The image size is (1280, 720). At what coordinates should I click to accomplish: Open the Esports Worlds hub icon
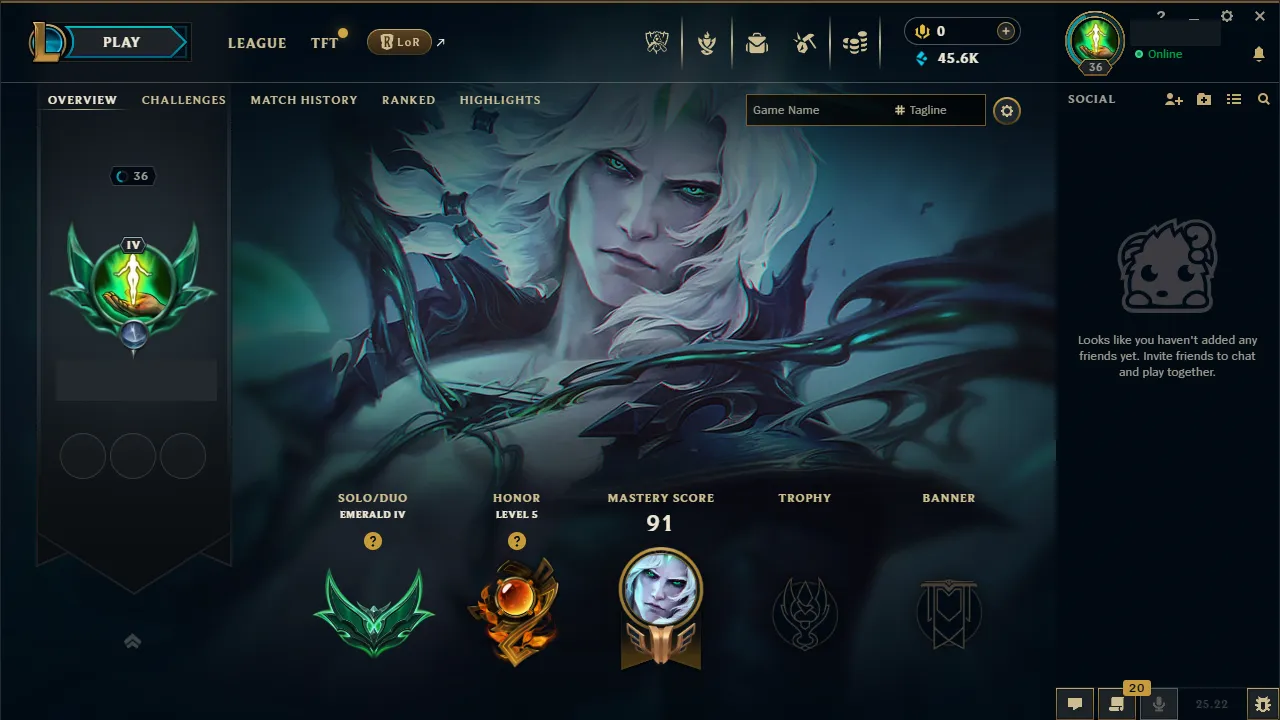click(x=656, y=43)
